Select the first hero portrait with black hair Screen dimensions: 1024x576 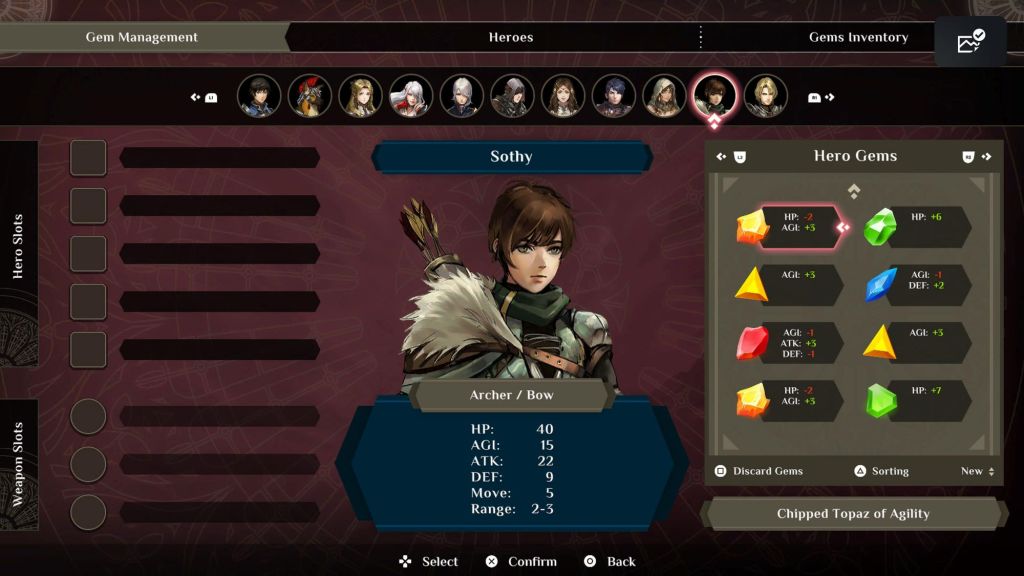pyautogui.click(x=259, y=96)
